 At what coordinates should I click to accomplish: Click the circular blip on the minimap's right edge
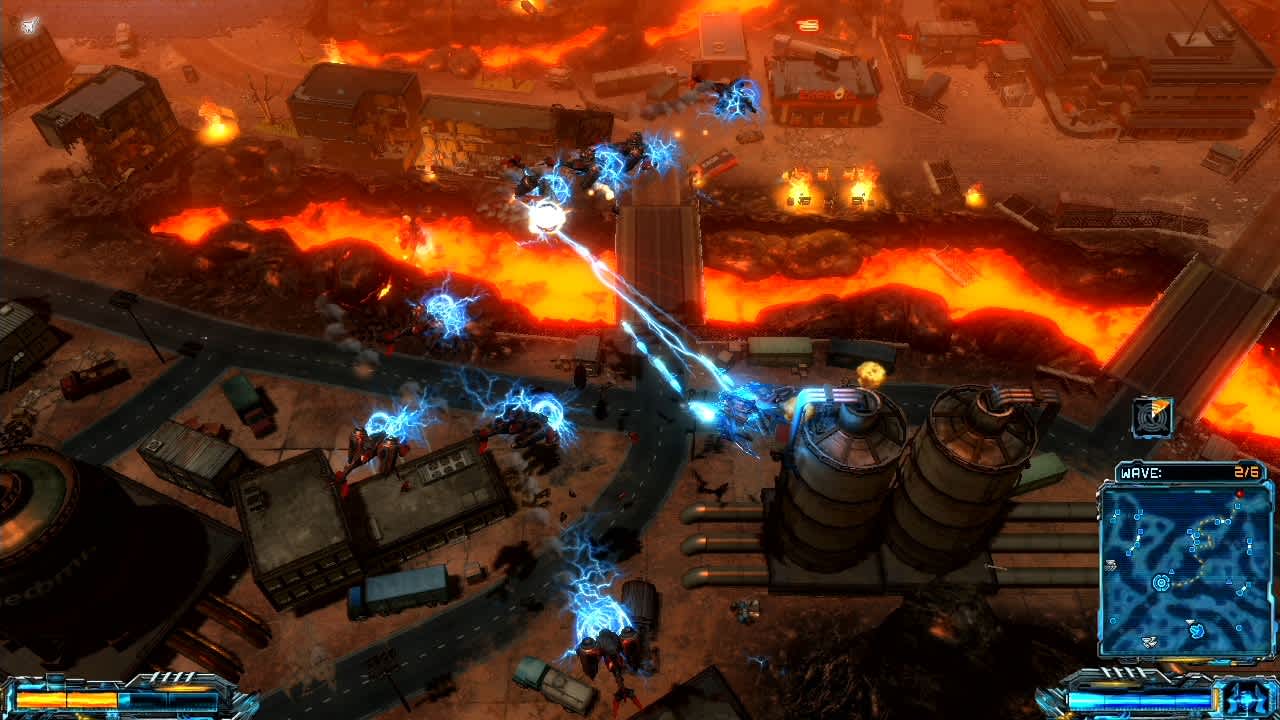tap(1239, 627)
